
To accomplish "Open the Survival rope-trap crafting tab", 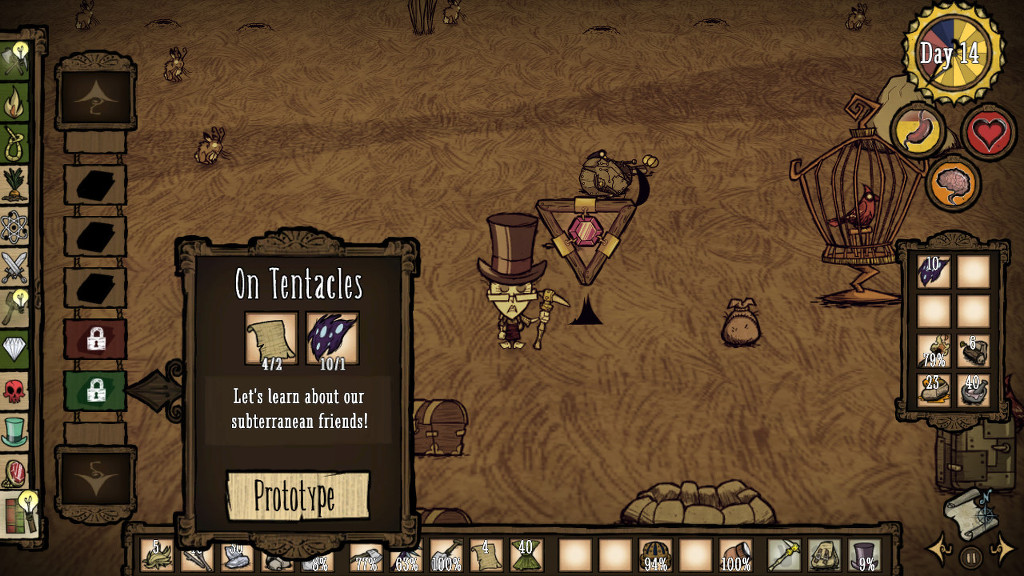I will tap(15, 145).
